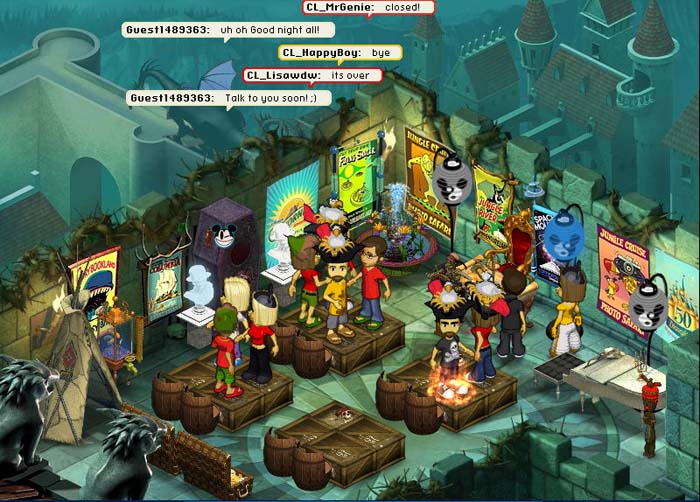Viewport: 700px width, 502px height.
Task: Click CL_HappyBoy's "bye" chat bubble
Action: click(x=339, y=52)
